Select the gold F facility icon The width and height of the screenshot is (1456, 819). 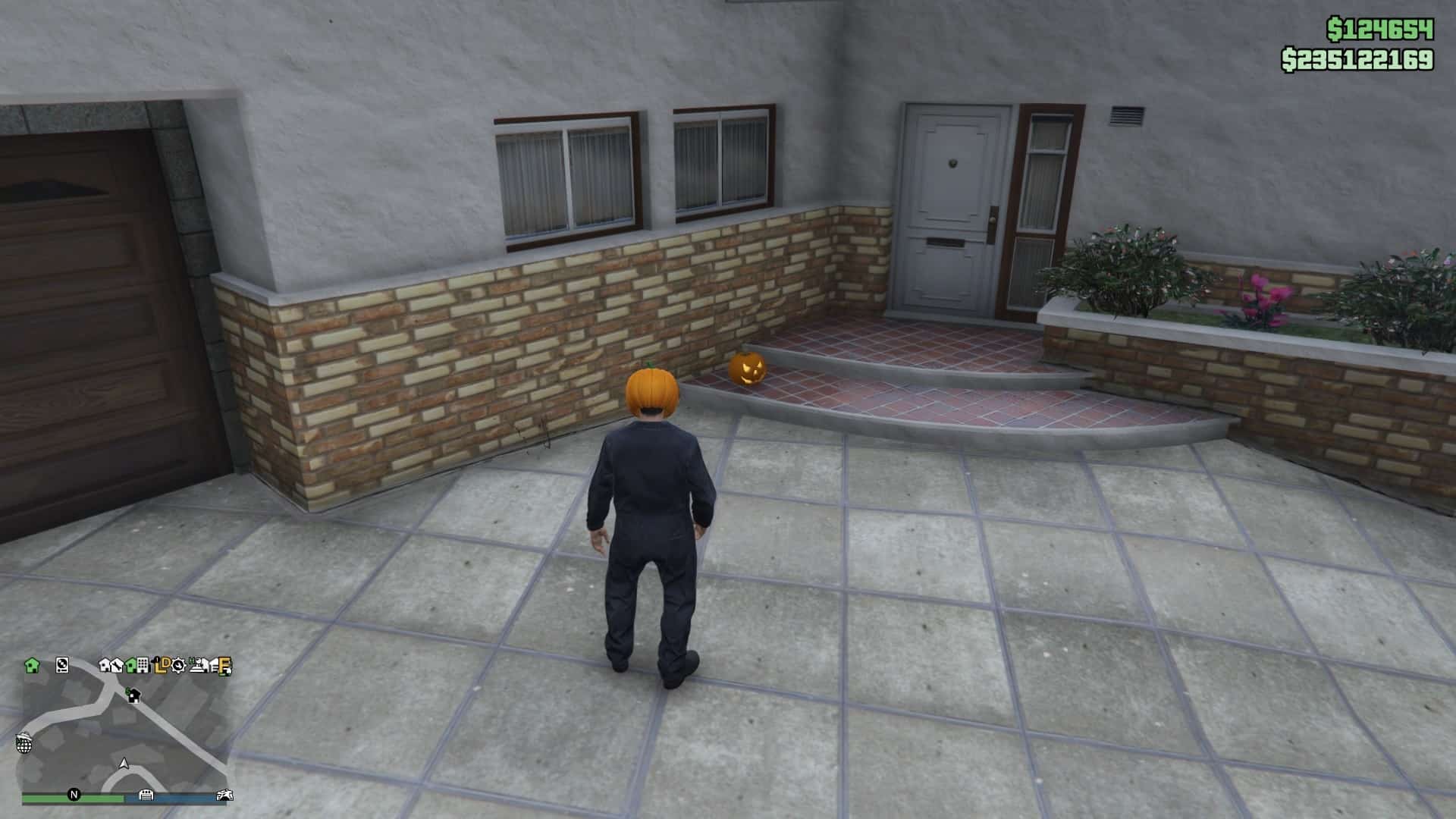[224, 665]
